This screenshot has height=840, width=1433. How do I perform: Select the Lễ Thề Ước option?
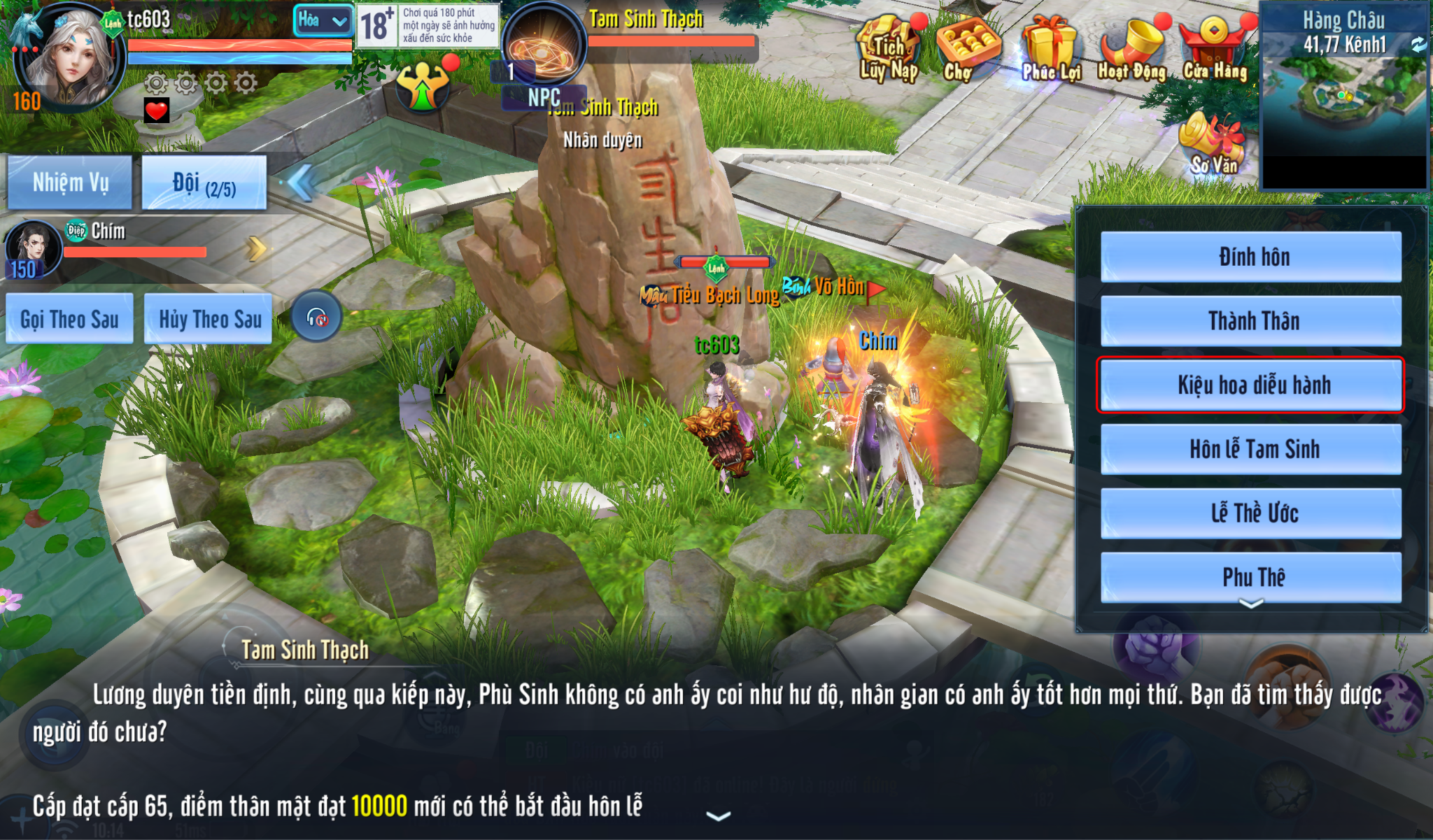[1251, 513]
